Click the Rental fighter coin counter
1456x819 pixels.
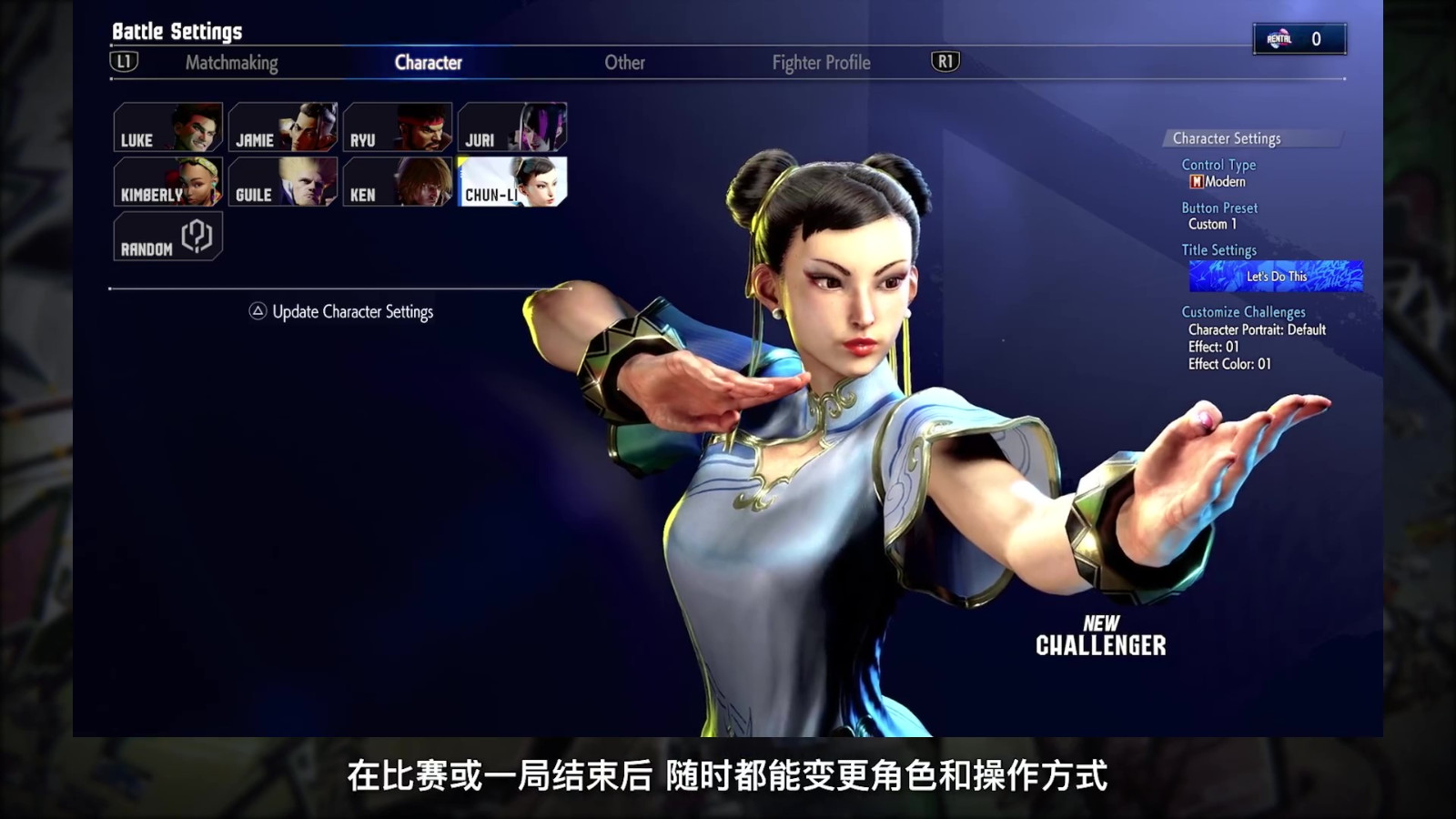1299,39
